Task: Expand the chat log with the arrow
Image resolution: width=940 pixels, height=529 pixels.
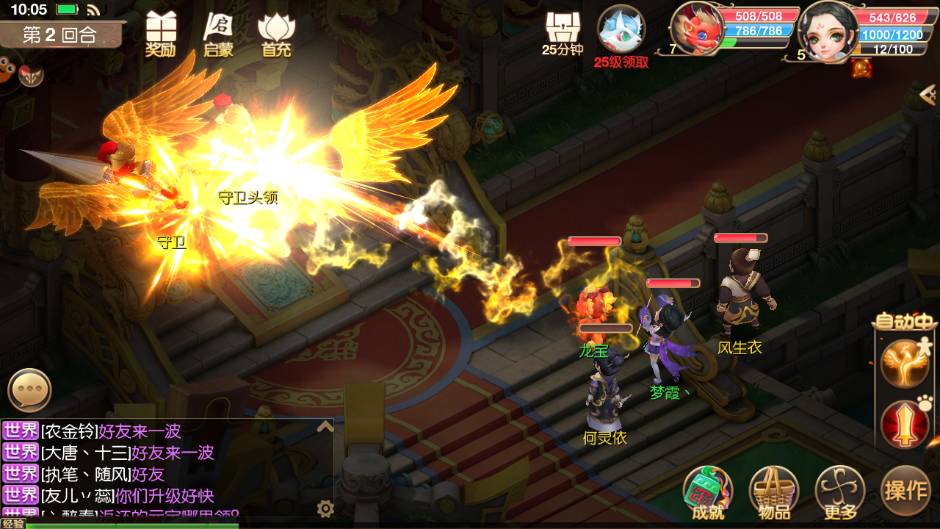Action: (324, 427)
